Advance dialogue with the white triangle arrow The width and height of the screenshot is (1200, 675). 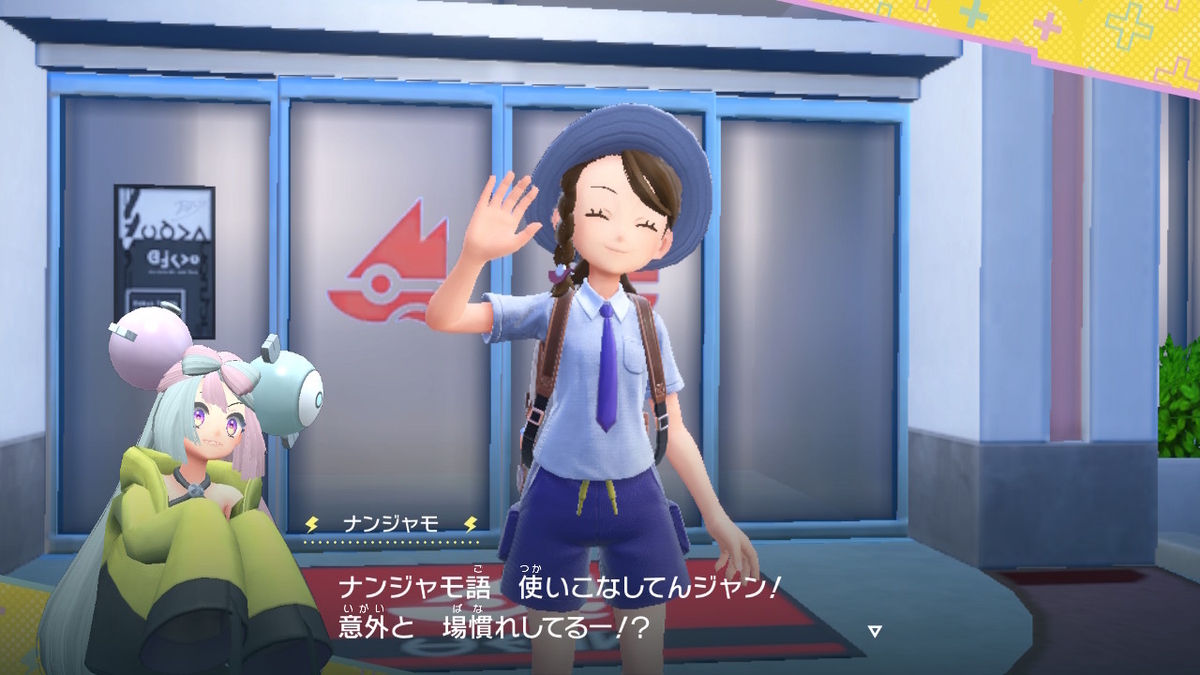coord(874,631)
